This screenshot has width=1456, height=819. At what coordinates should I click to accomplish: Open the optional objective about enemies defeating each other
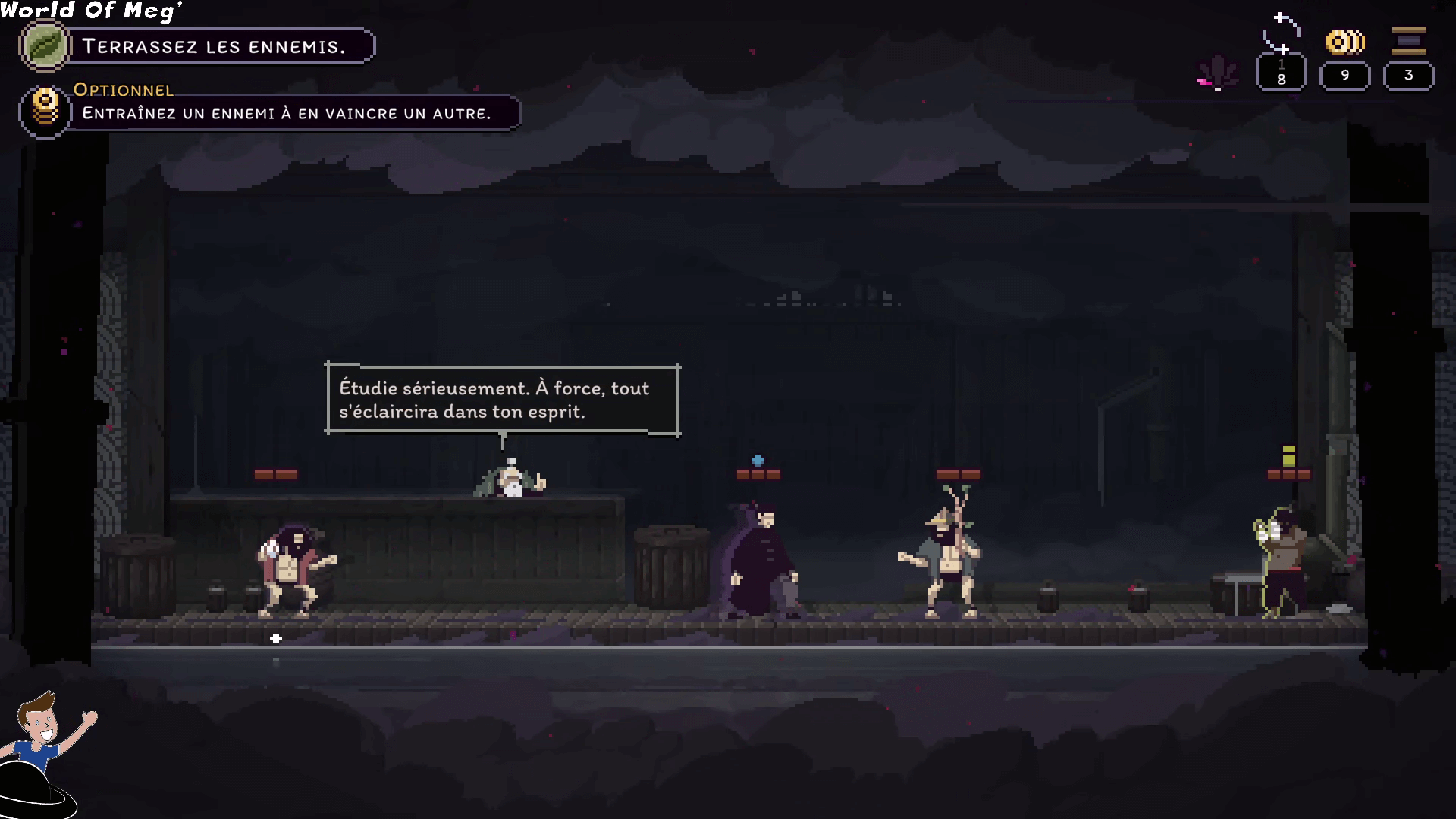pyautogui.click(x=287, y=113)
